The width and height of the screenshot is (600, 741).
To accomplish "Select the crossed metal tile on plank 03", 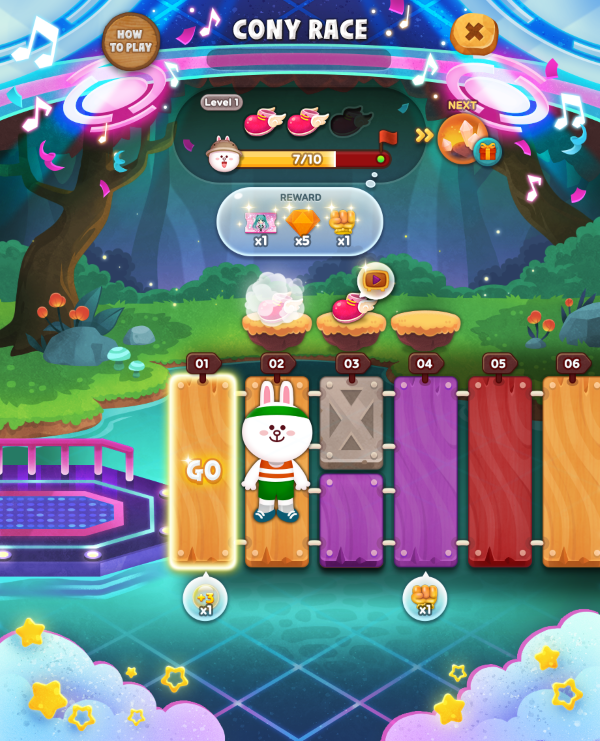I will pyautogui.click(x=351, y=422).
